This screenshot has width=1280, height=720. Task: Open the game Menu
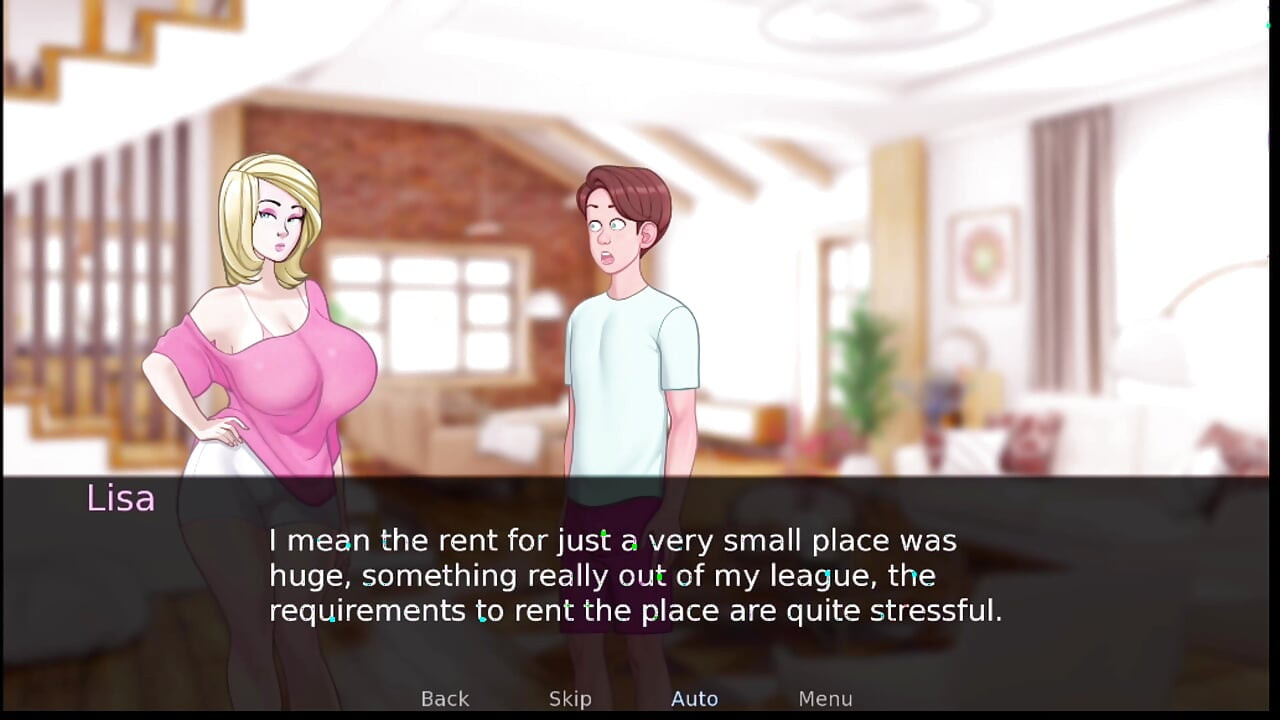pyautogui.click(x=825, y=699)
